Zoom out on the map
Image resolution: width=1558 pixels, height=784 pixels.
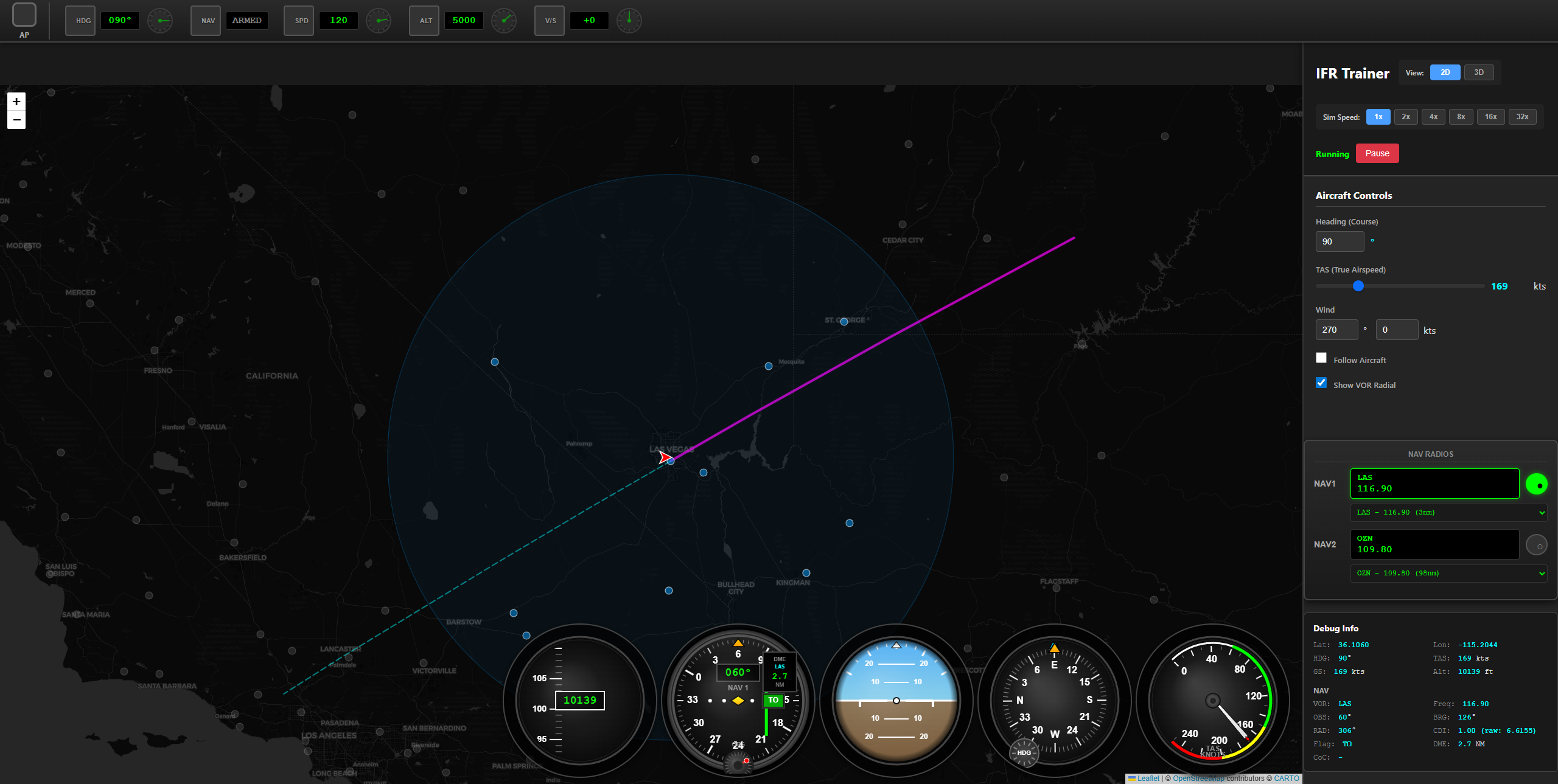click(16, 120)
